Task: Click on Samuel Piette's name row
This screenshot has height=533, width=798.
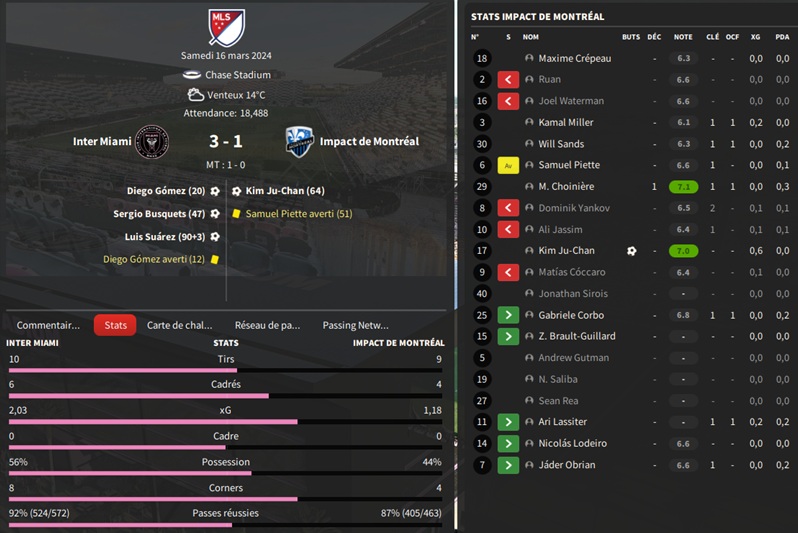Action: click(569, 165)
